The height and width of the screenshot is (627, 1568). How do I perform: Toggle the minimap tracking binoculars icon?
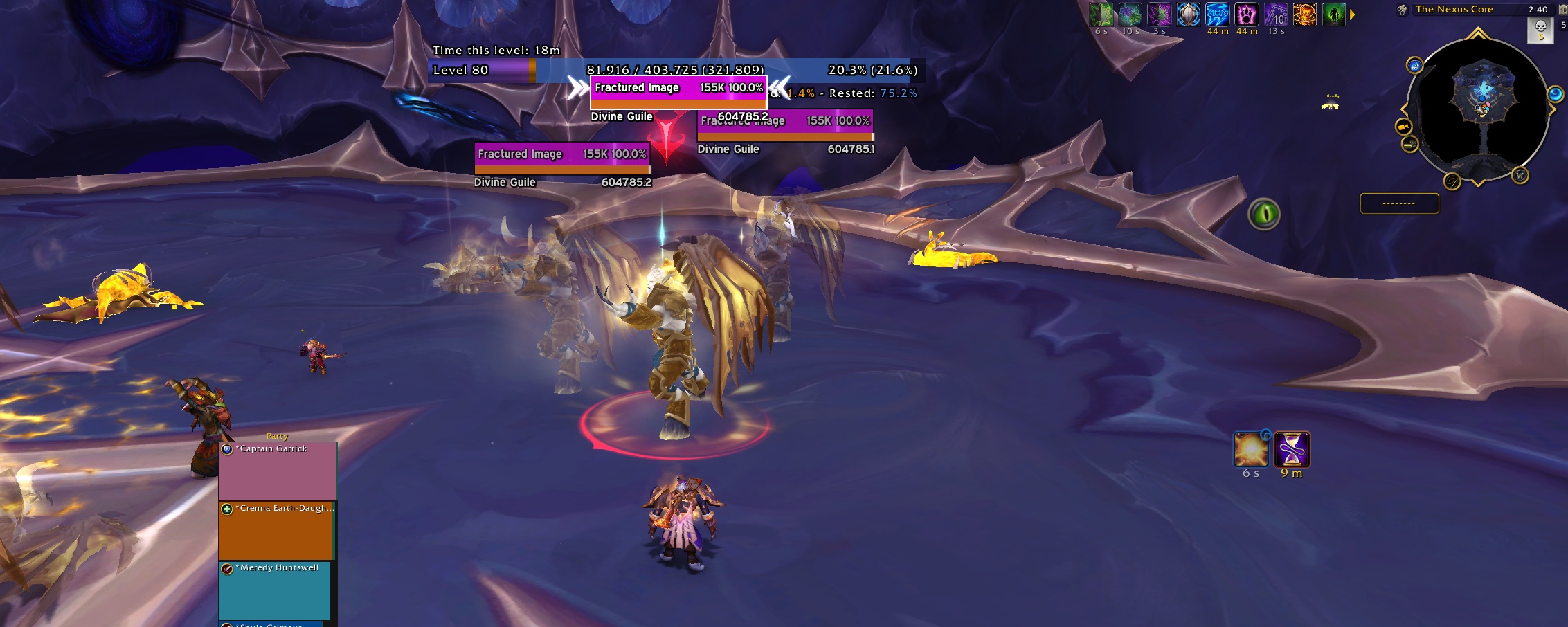1402,10
